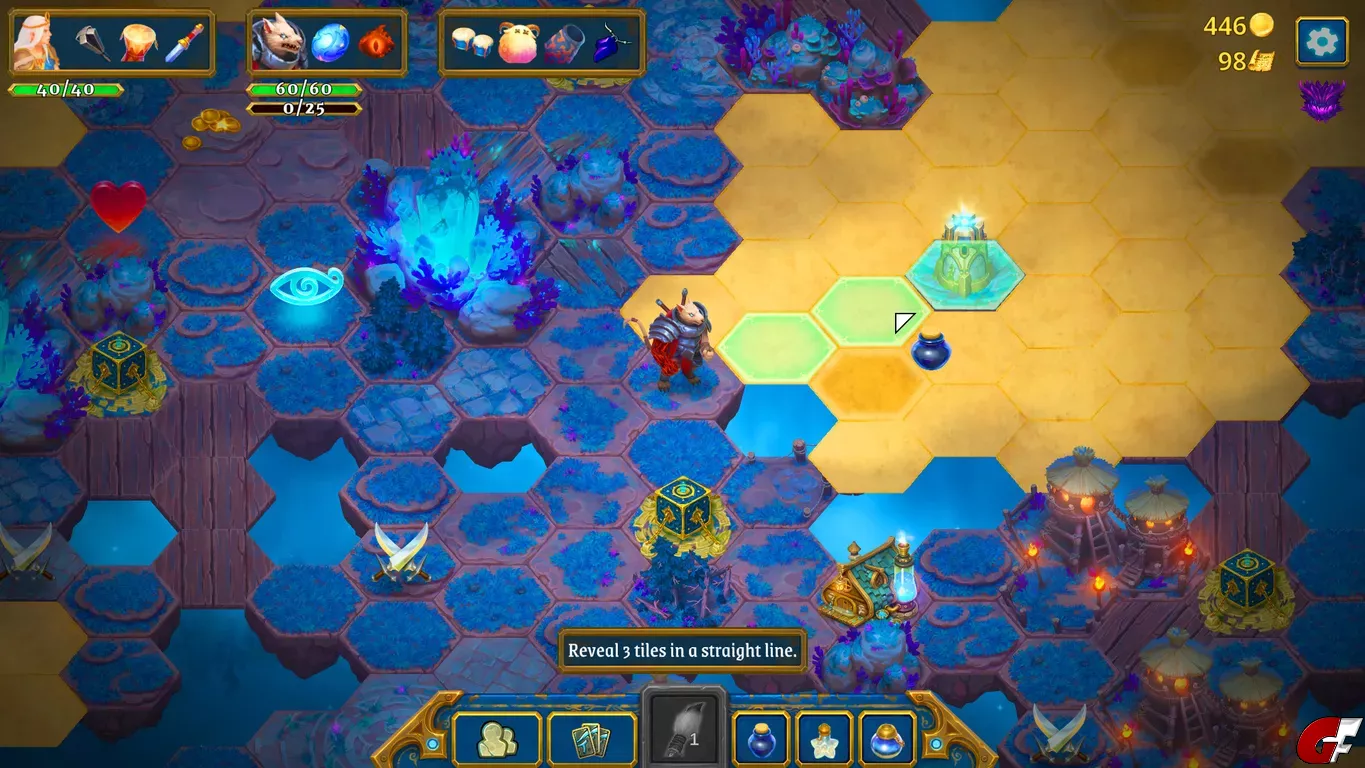Open the card deck button
The height and width of the screenshot is (768, 1365).
pos(592,739)
